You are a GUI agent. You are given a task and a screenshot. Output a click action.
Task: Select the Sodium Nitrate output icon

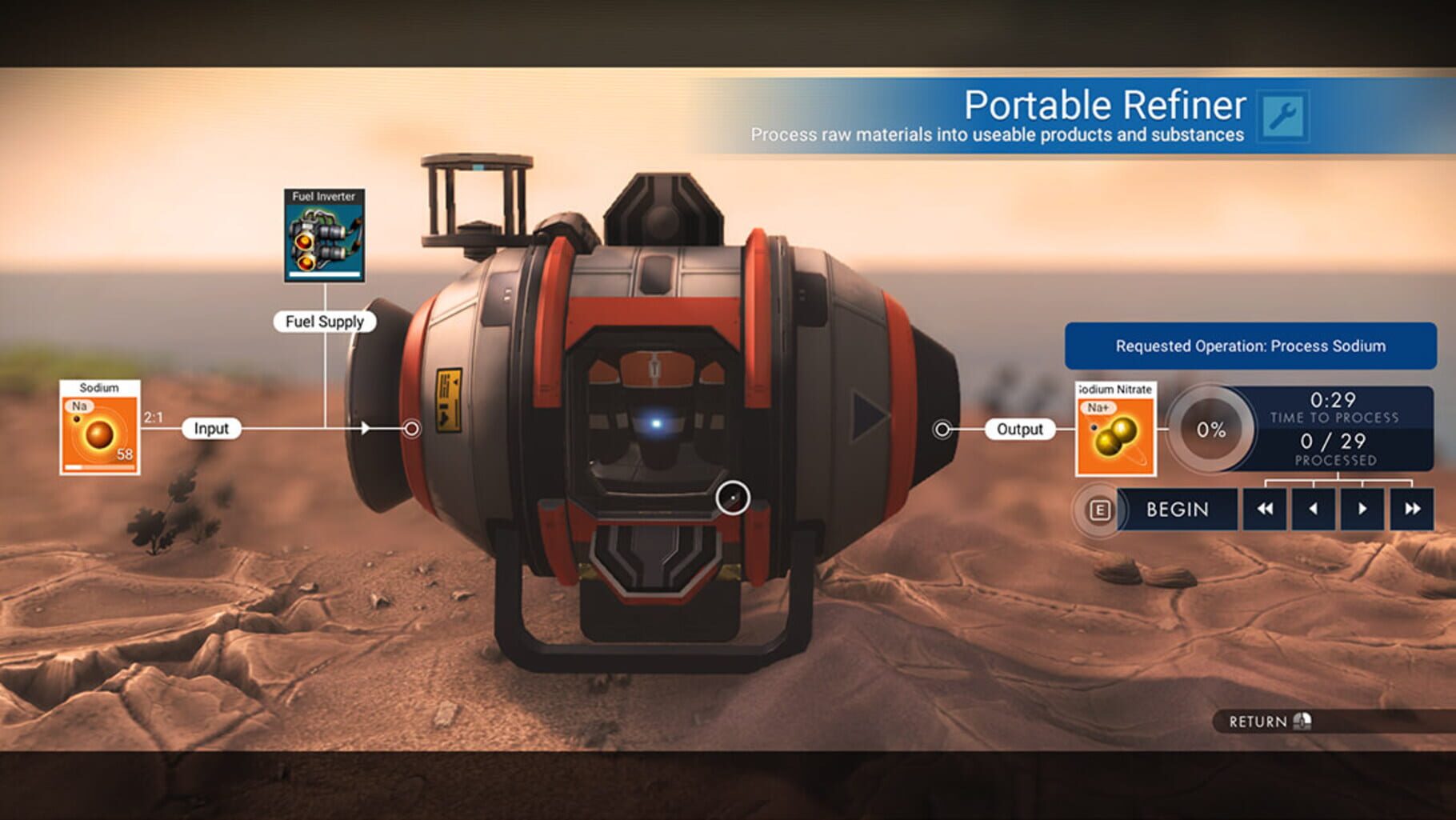(1115, 432)
